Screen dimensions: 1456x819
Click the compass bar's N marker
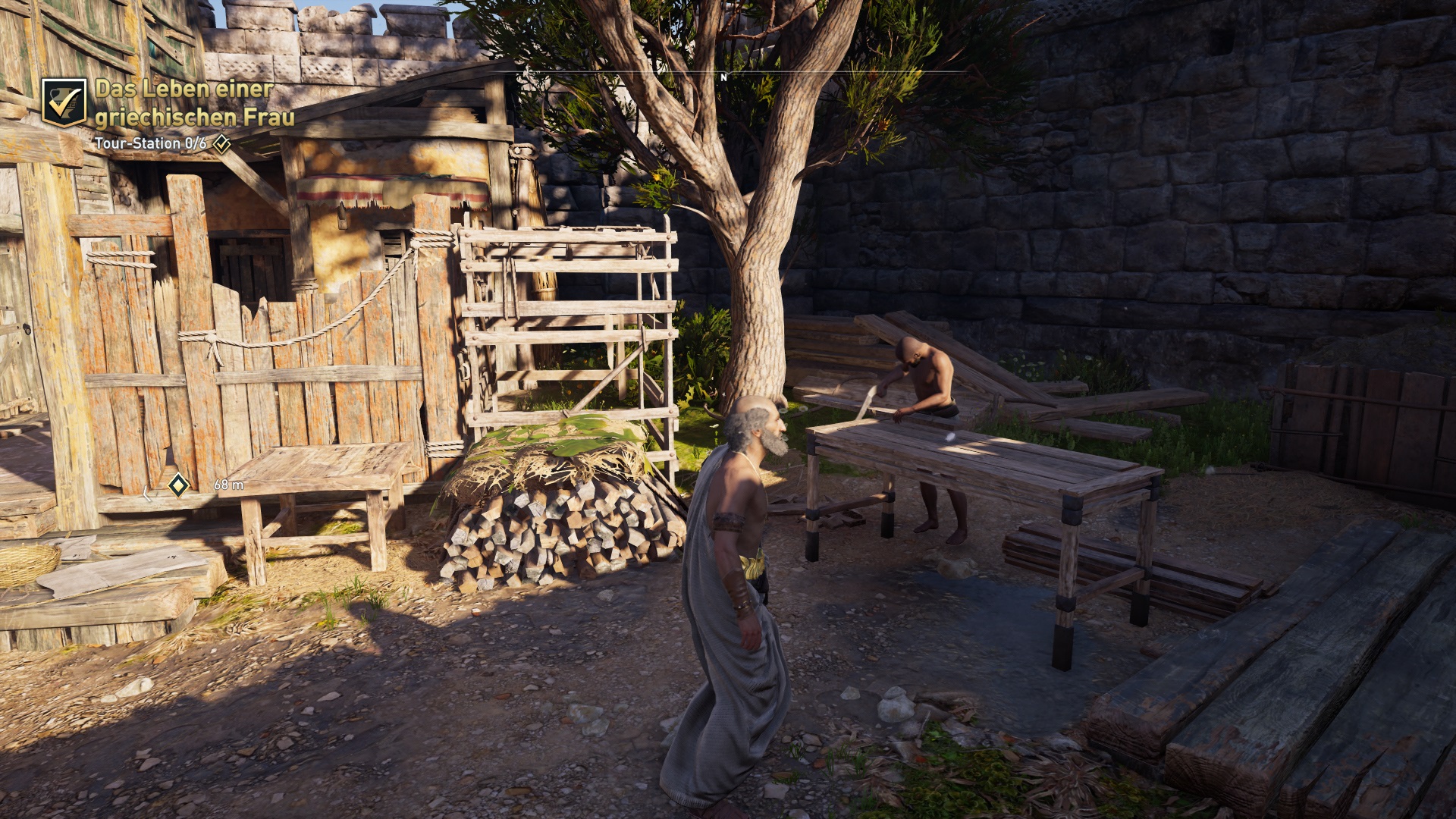click(x=724, y=77)
